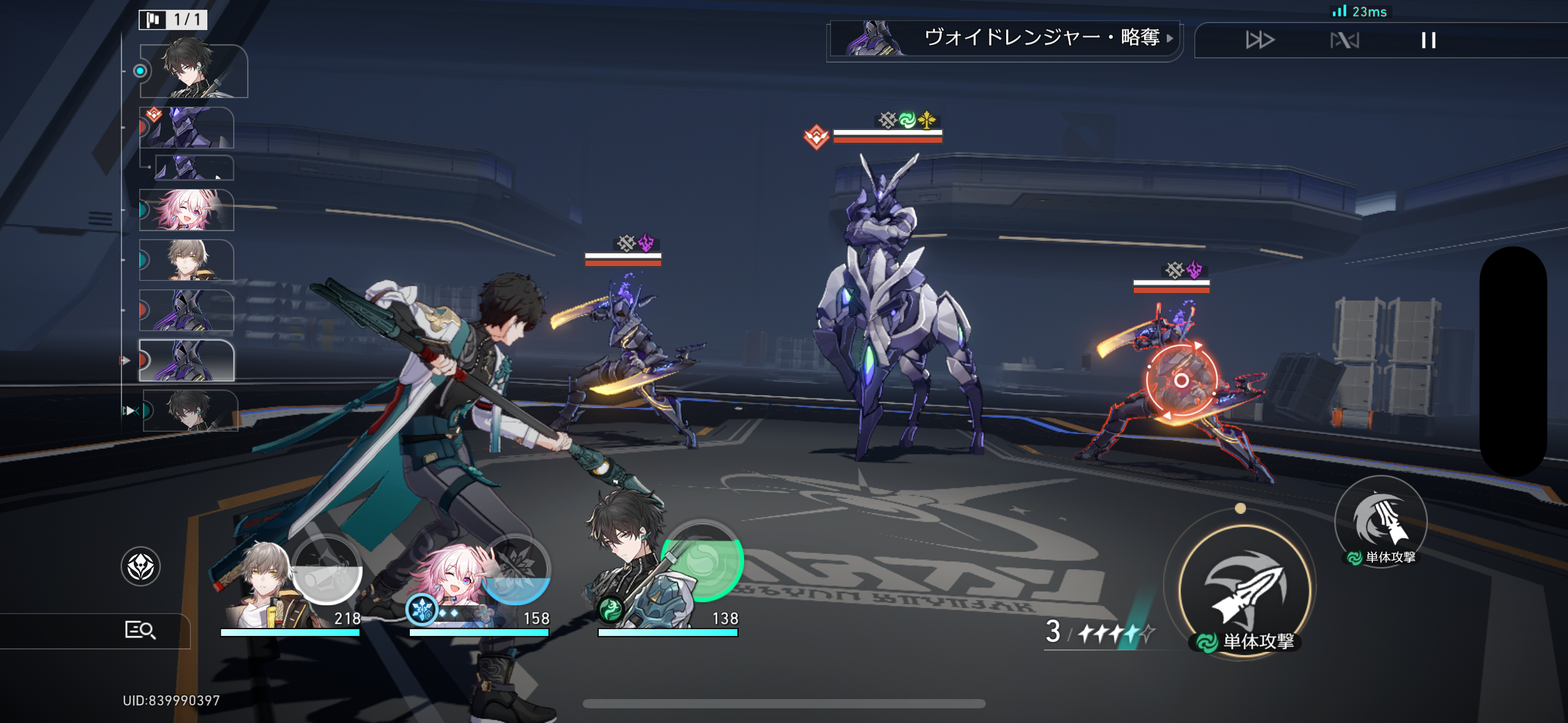The width and height of the screenshot is (1568, 723).
Task: Select the wave 1/1 flag indicator
Action: (173, 20)
